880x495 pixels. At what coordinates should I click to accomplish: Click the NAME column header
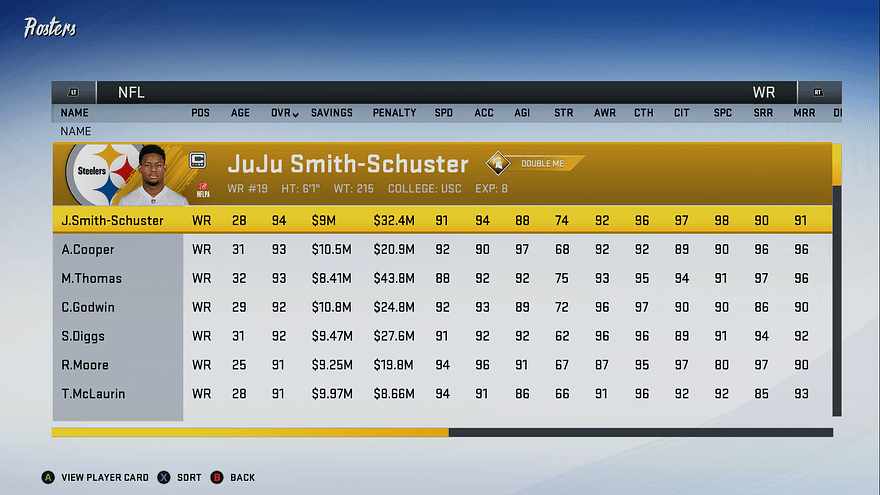pyautogui.click(x=75, y=113)
